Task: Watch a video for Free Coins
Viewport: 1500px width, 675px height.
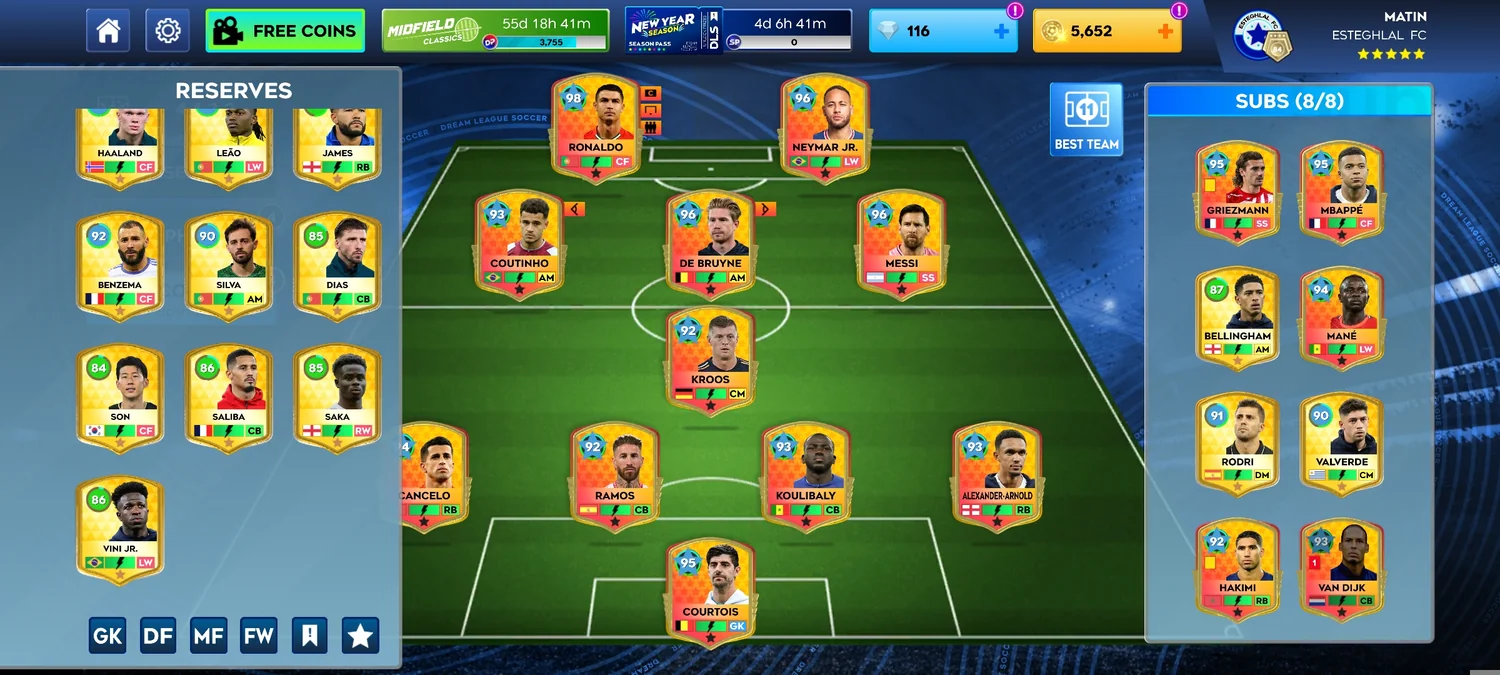Action: click(285, 31)
